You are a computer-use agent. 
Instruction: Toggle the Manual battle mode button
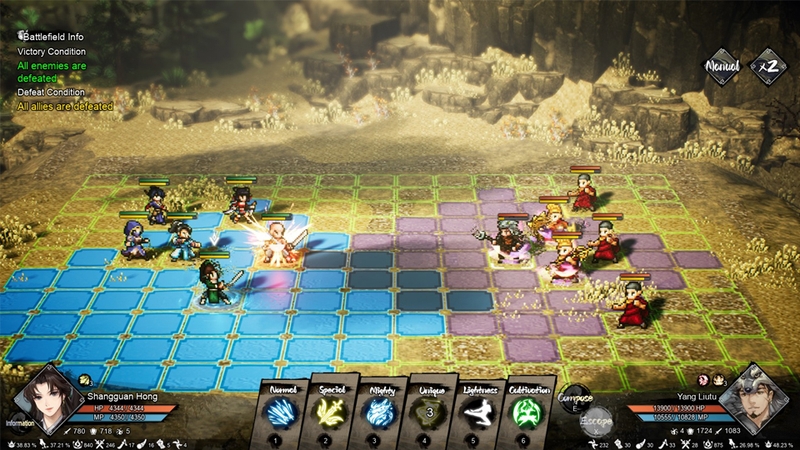(721, 66)
